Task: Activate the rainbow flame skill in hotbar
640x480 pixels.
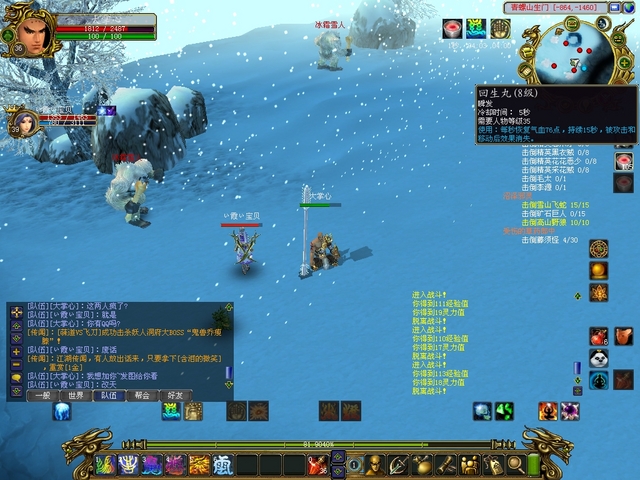Action: point(106,464)
